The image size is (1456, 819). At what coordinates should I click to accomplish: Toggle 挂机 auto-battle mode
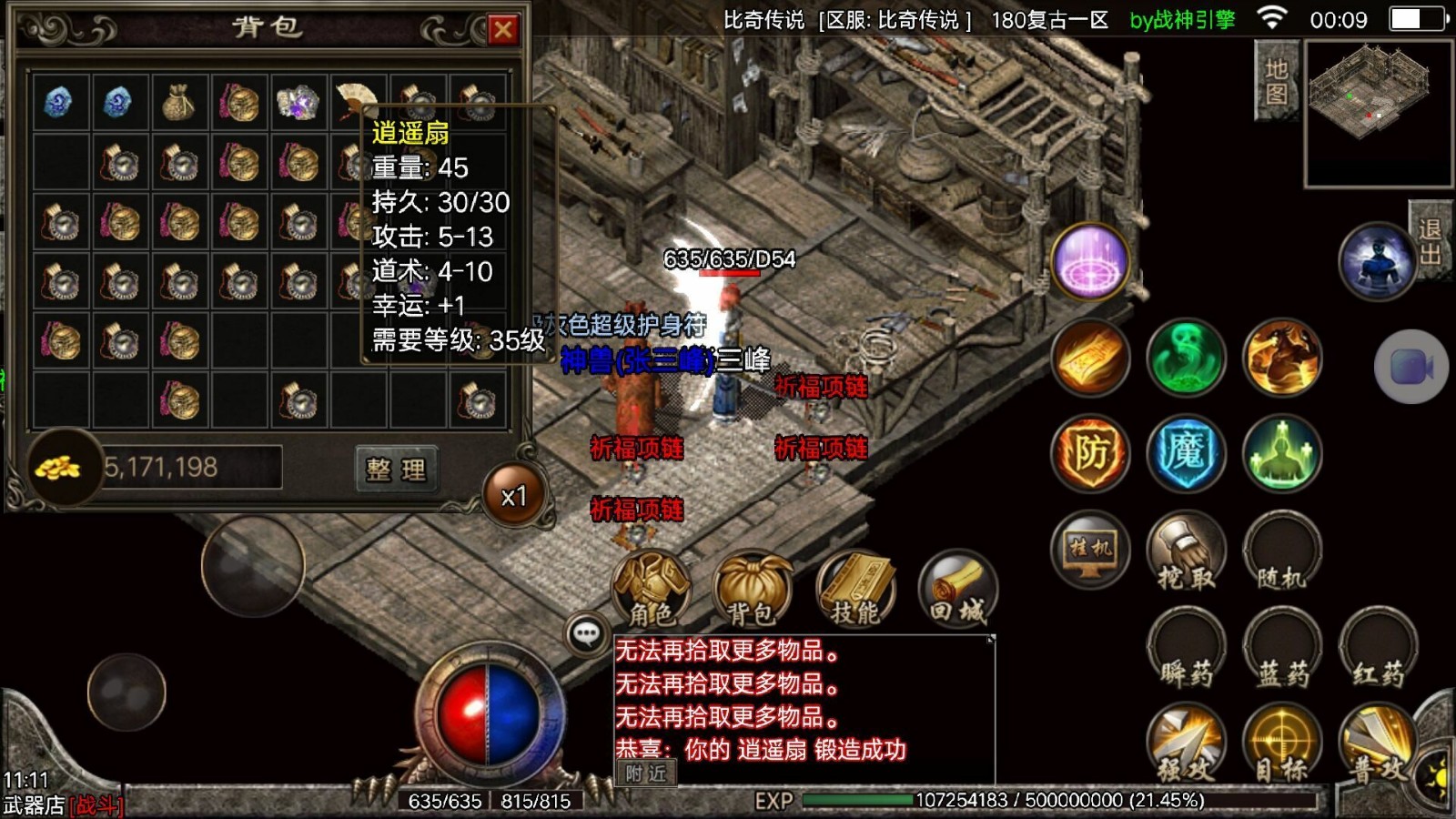(x=1090, y=550)
